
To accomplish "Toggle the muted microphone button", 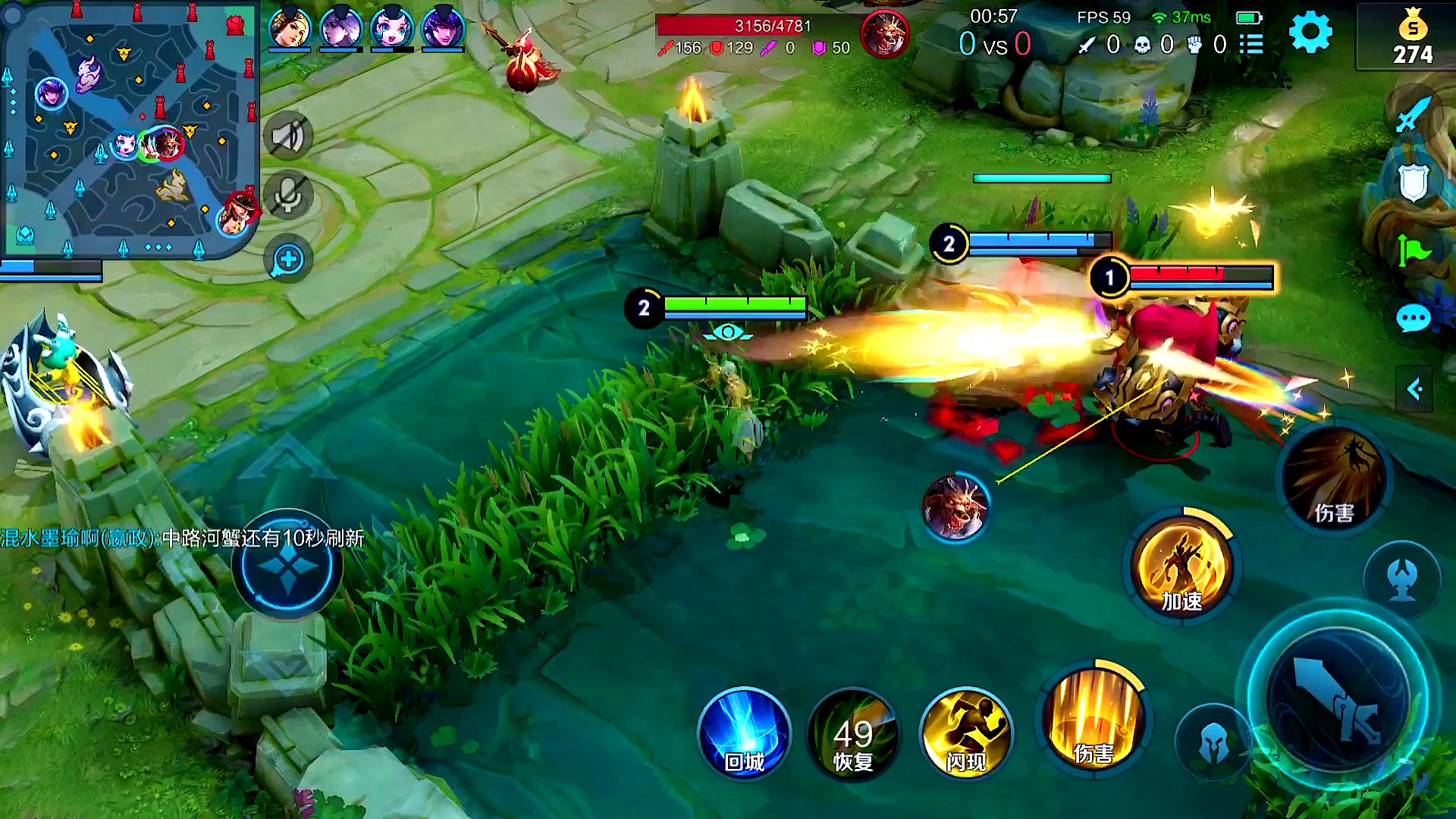I will 288,196.
